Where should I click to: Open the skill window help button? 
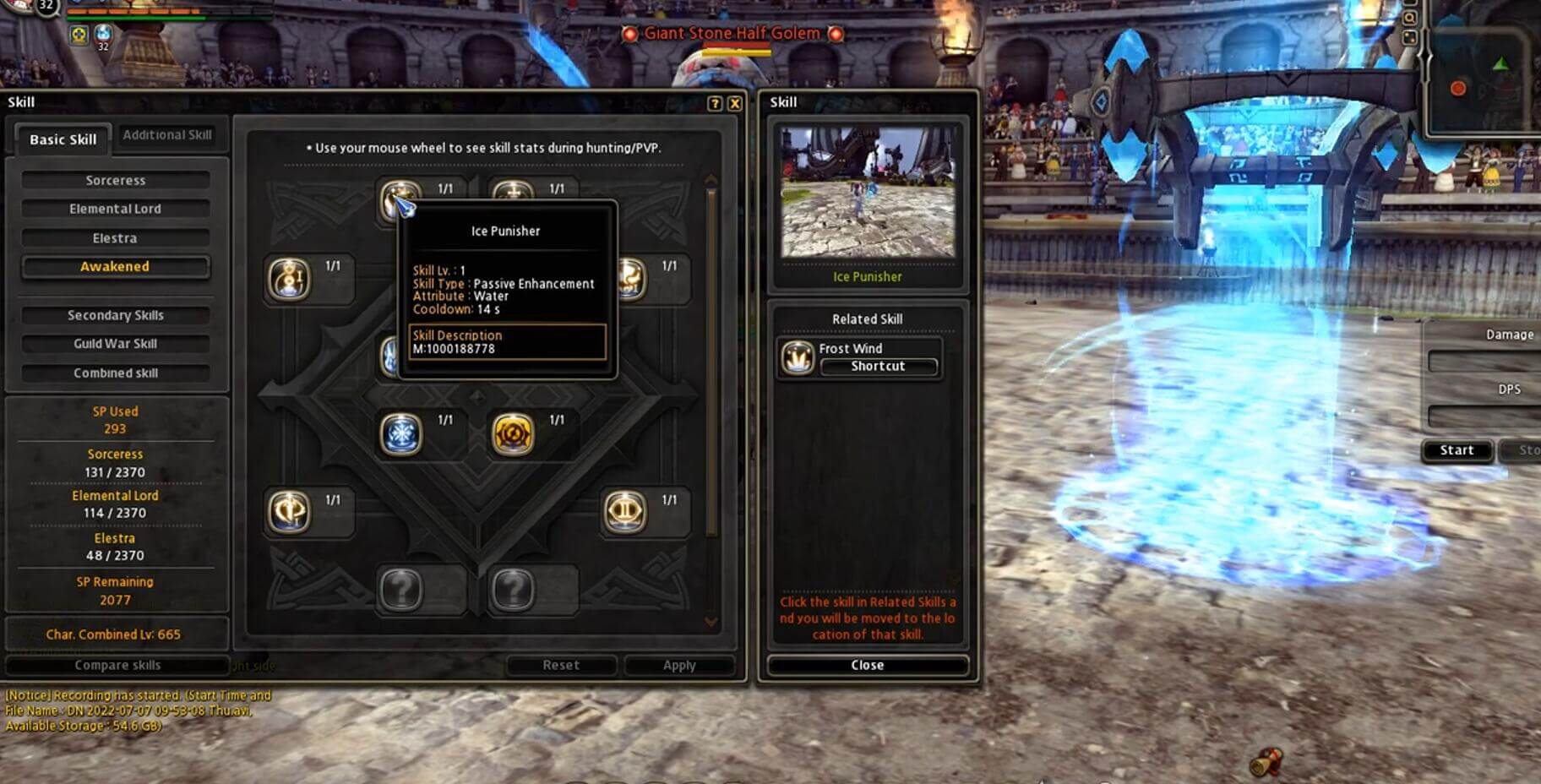715,103
